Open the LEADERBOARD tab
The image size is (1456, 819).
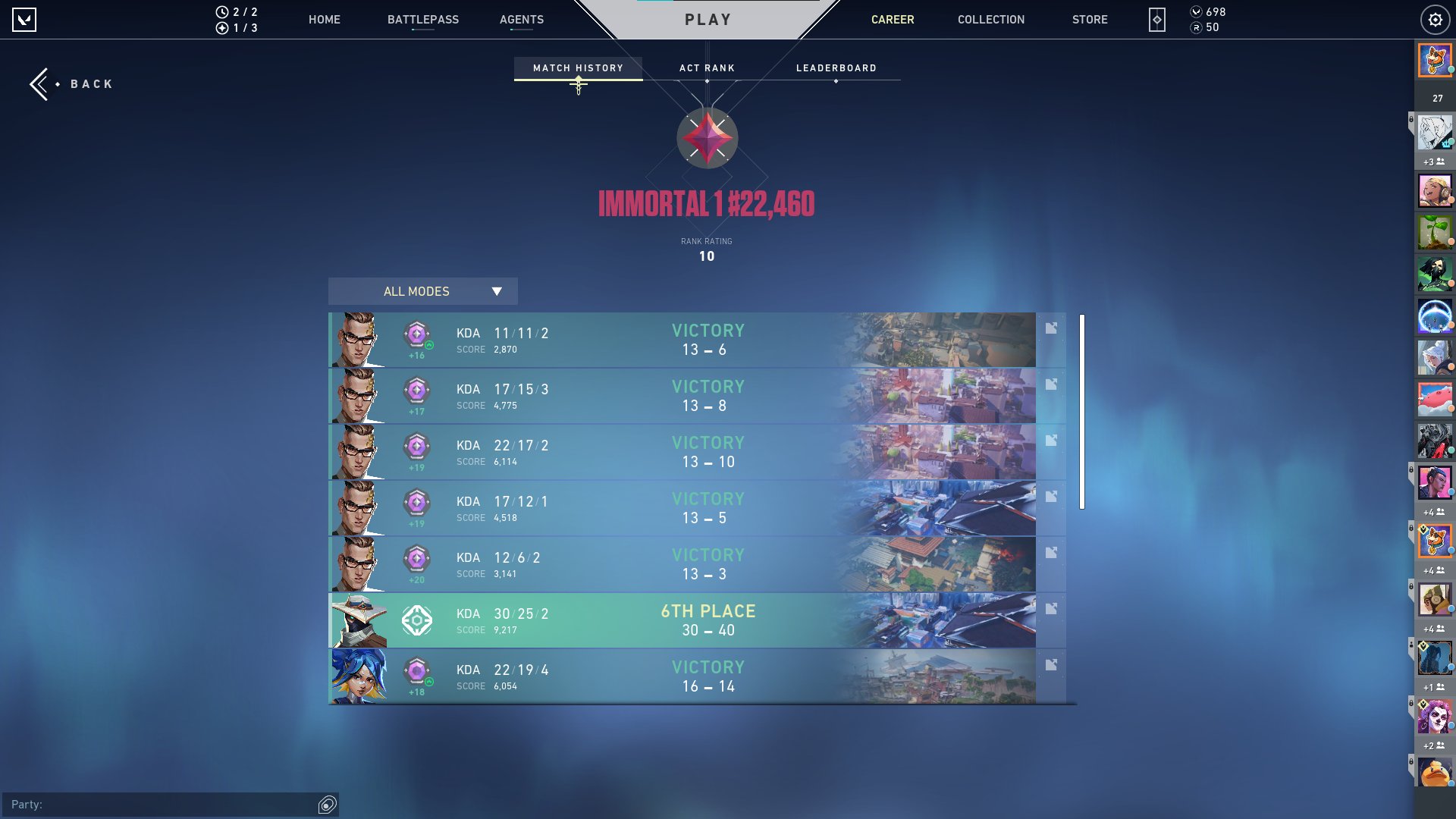(x=836, y=67)
